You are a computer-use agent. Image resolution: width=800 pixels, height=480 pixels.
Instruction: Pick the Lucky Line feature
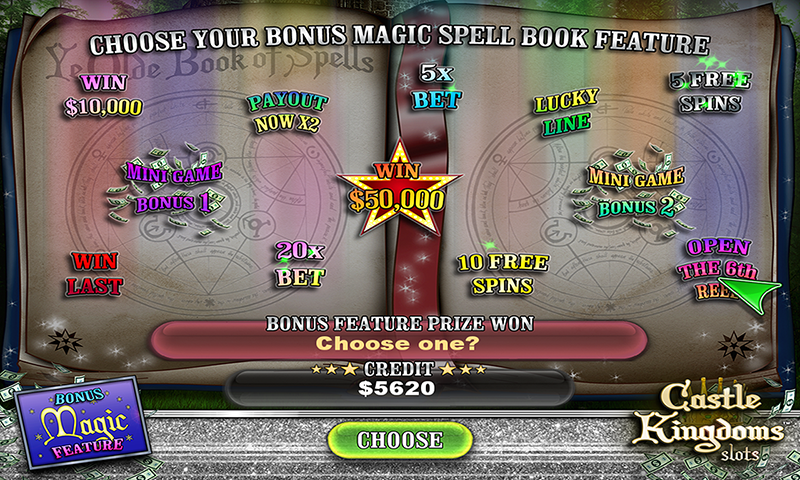coord(566,113)
